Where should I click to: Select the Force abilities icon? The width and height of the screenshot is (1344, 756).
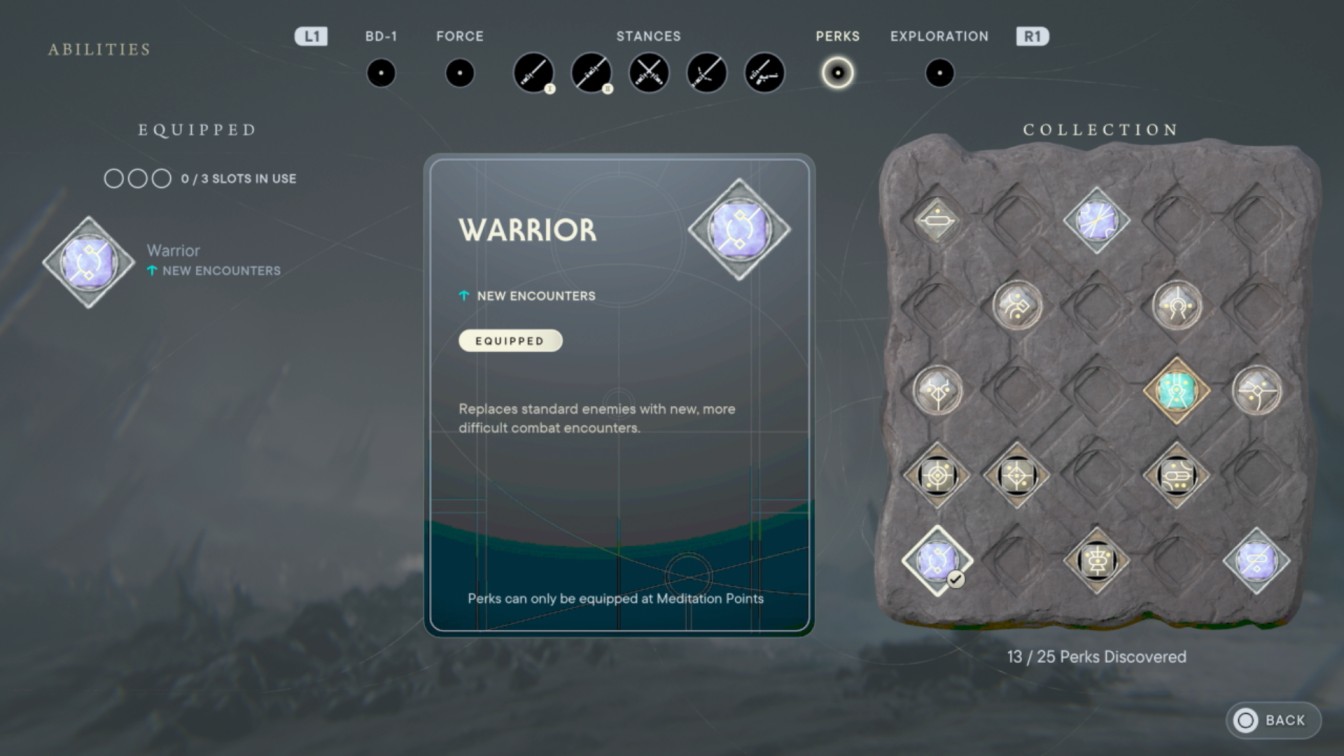coord(459,71)
